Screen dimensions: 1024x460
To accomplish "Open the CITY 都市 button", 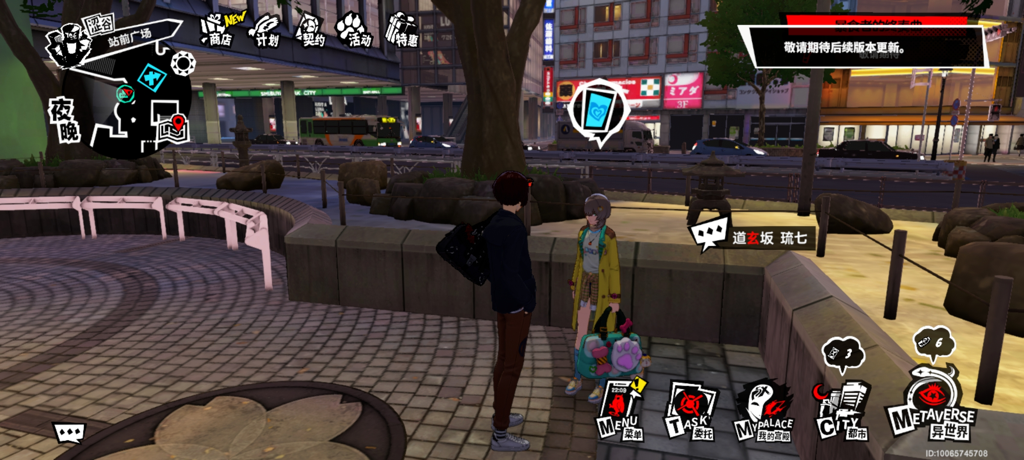I will coord(838,410).
